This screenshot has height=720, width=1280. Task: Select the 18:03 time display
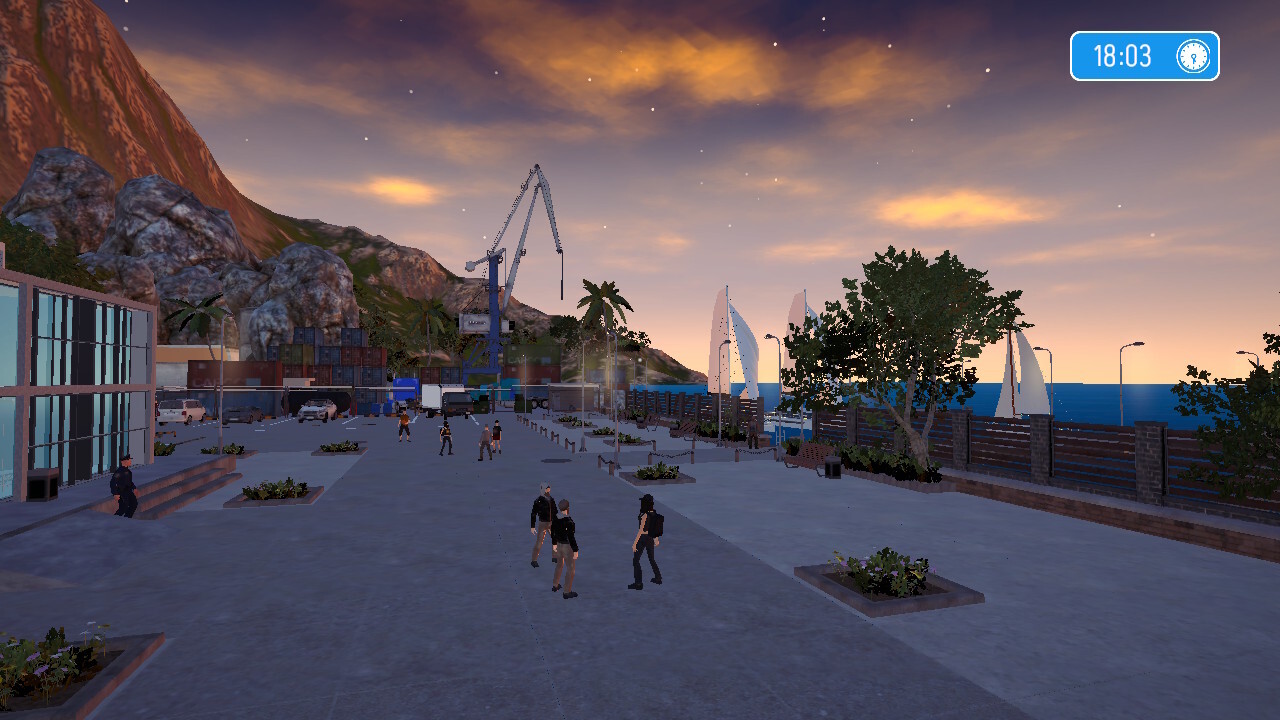coord(1124,56)
